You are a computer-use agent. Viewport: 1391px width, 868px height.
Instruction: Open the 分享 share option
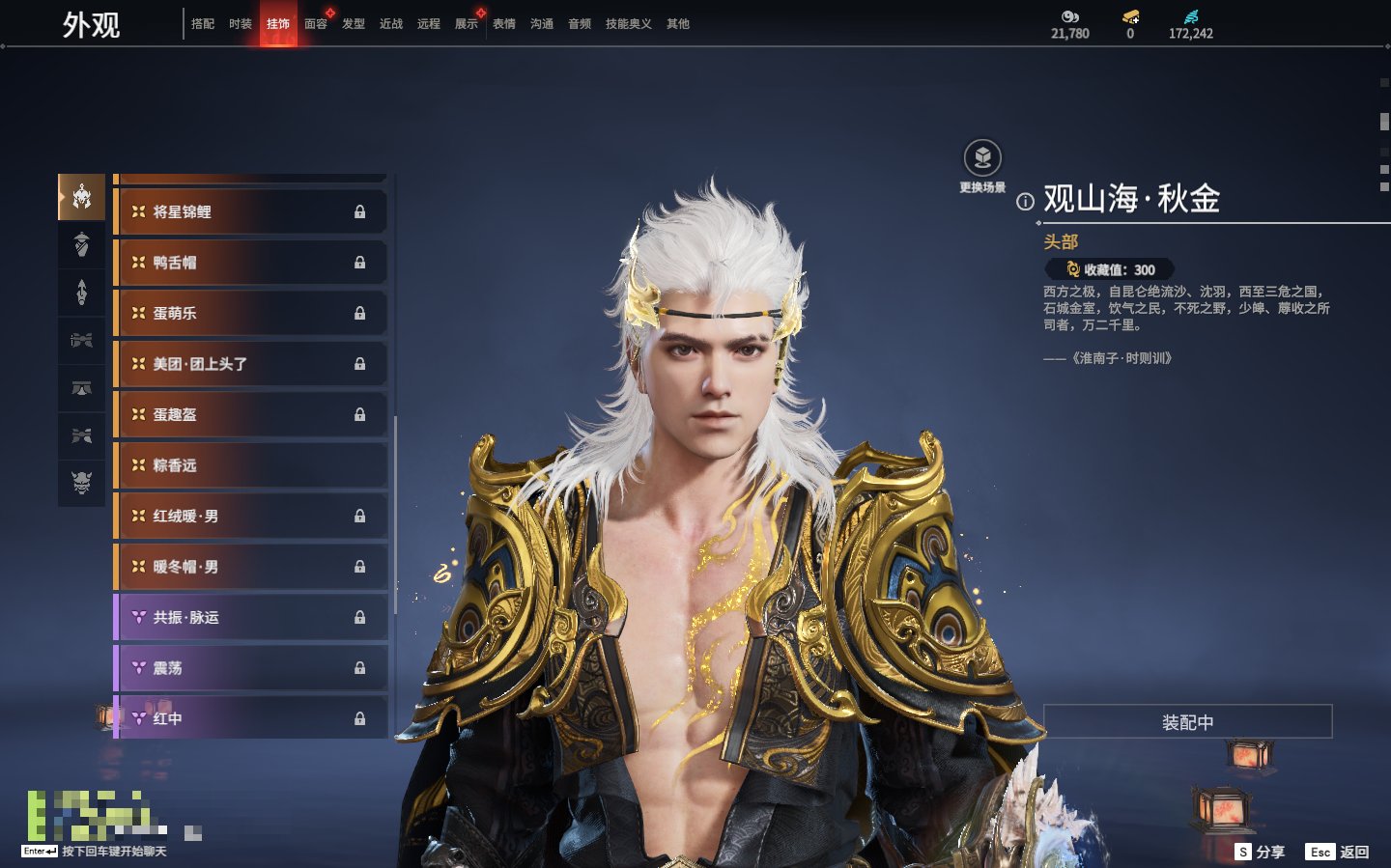pos(1261,852)
